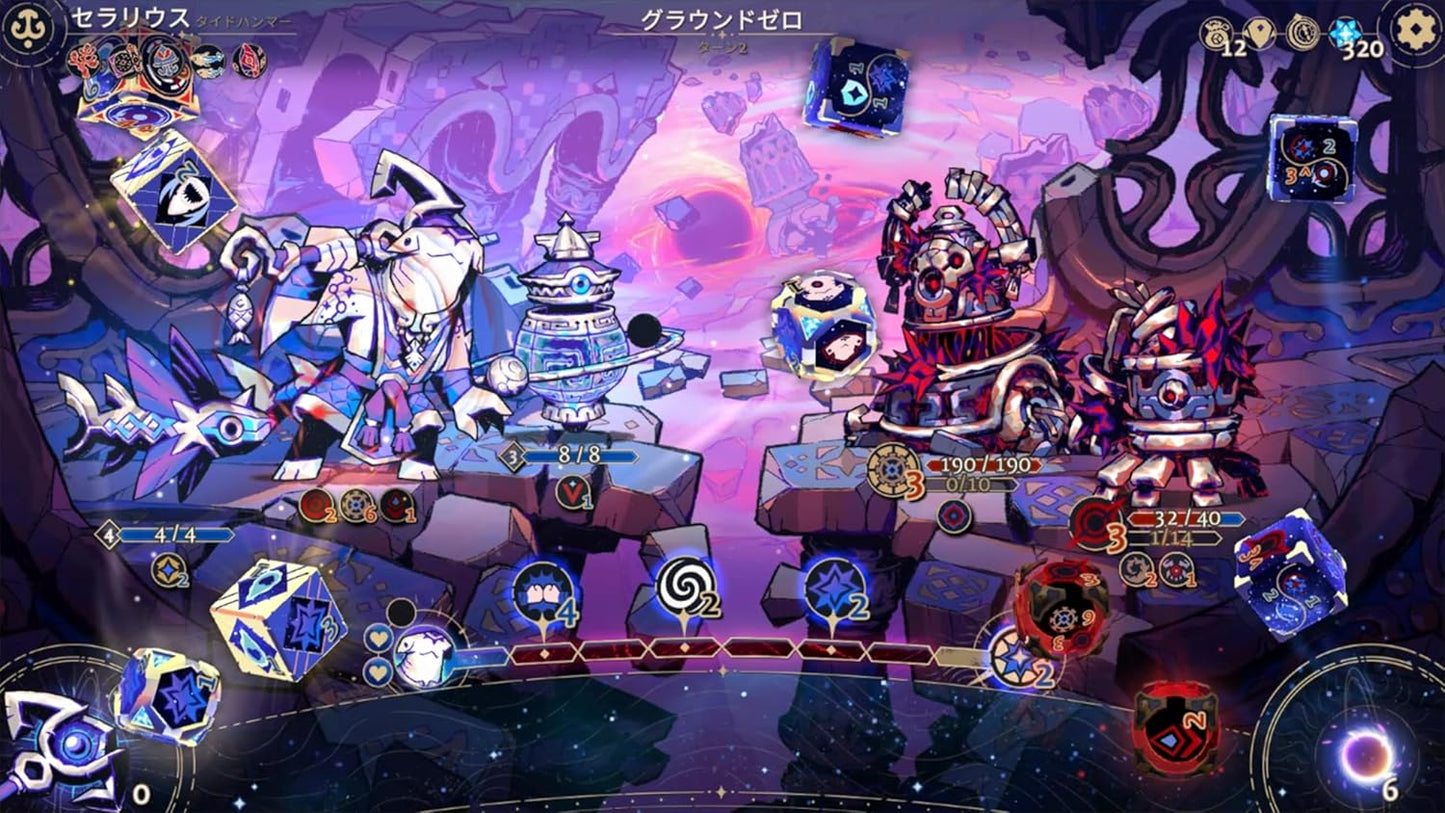
Task: Select the red chevron die marked 2
Action: [1176, 726]
